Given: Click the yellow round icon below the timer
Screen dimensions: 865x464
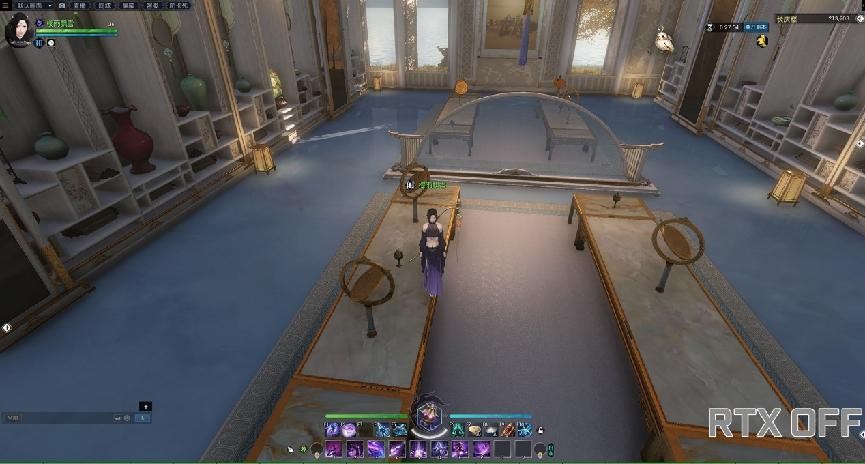Looking at the screenshot, I should (761, 40).
